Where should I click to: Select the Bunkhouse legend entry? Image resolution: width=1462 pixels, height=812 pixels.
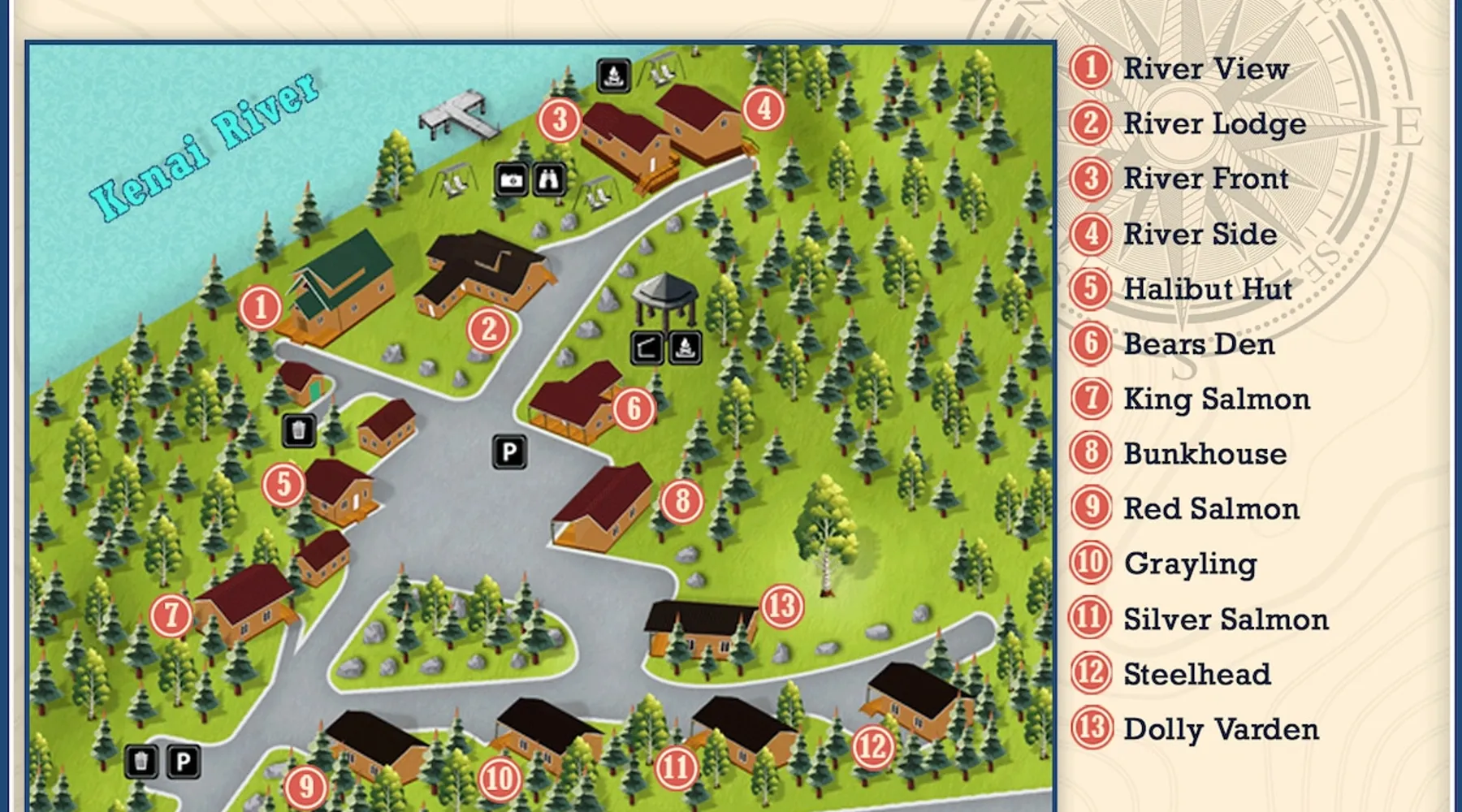[1205, 454]
